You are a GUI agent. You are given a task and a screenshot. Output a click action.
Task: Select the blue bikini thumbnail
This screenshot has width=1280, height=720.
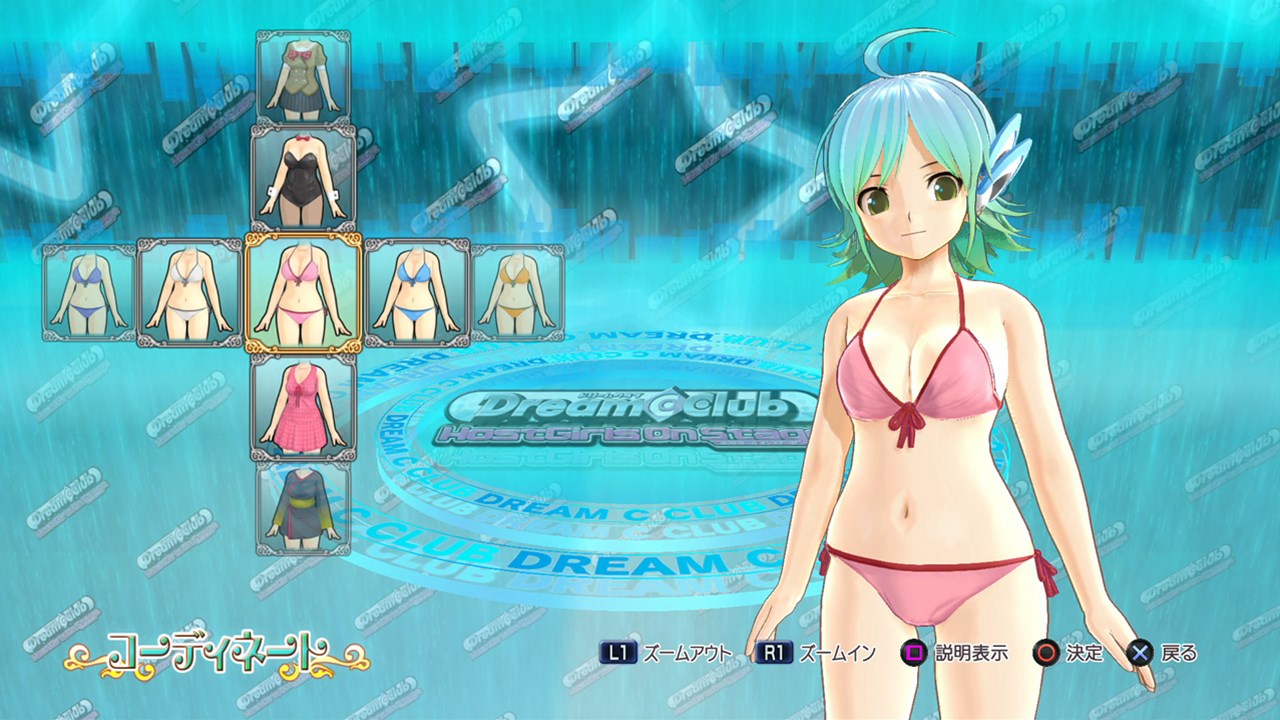pyautogui.click(x=416, y=292)
